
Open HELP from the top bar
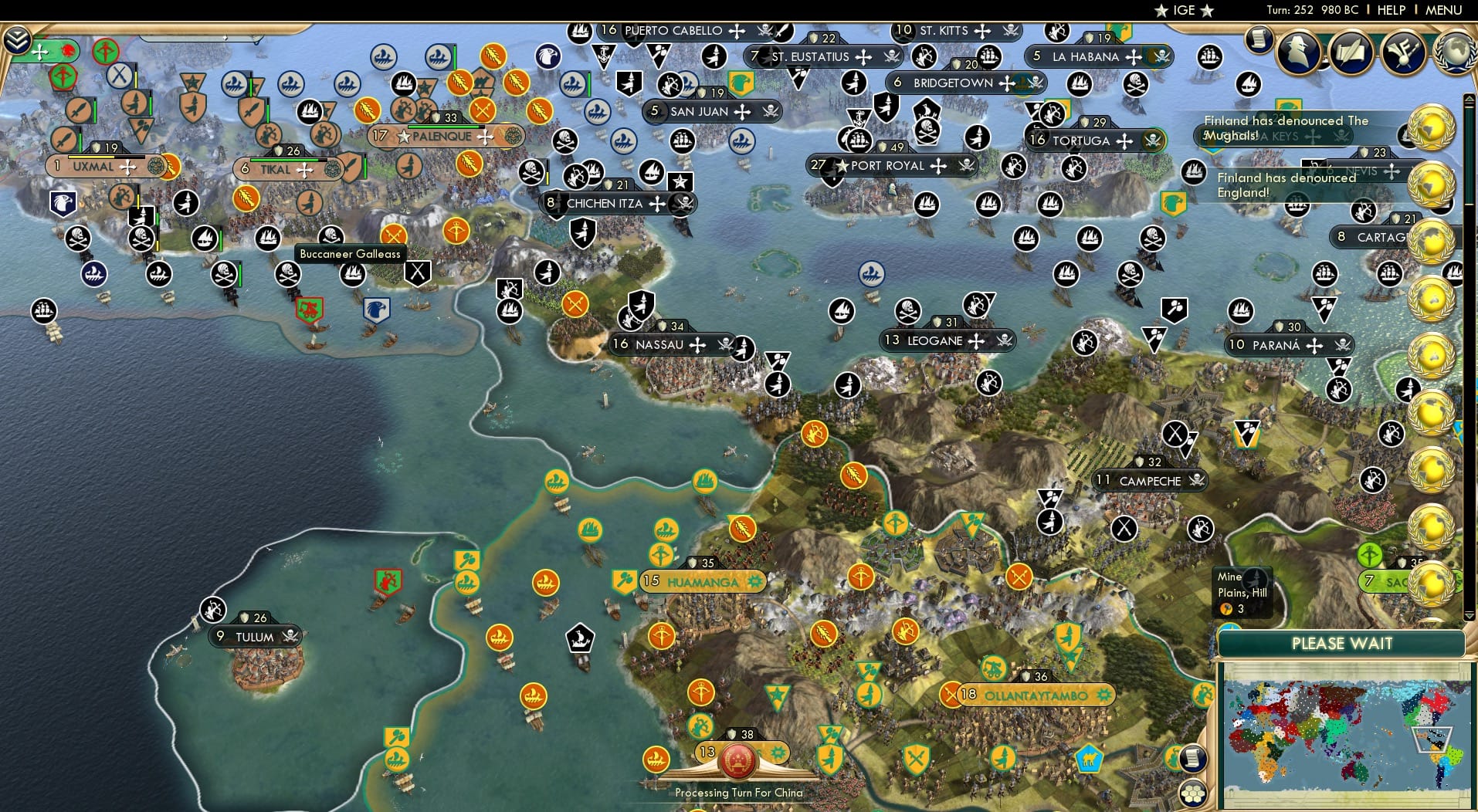click(1390, 10)
